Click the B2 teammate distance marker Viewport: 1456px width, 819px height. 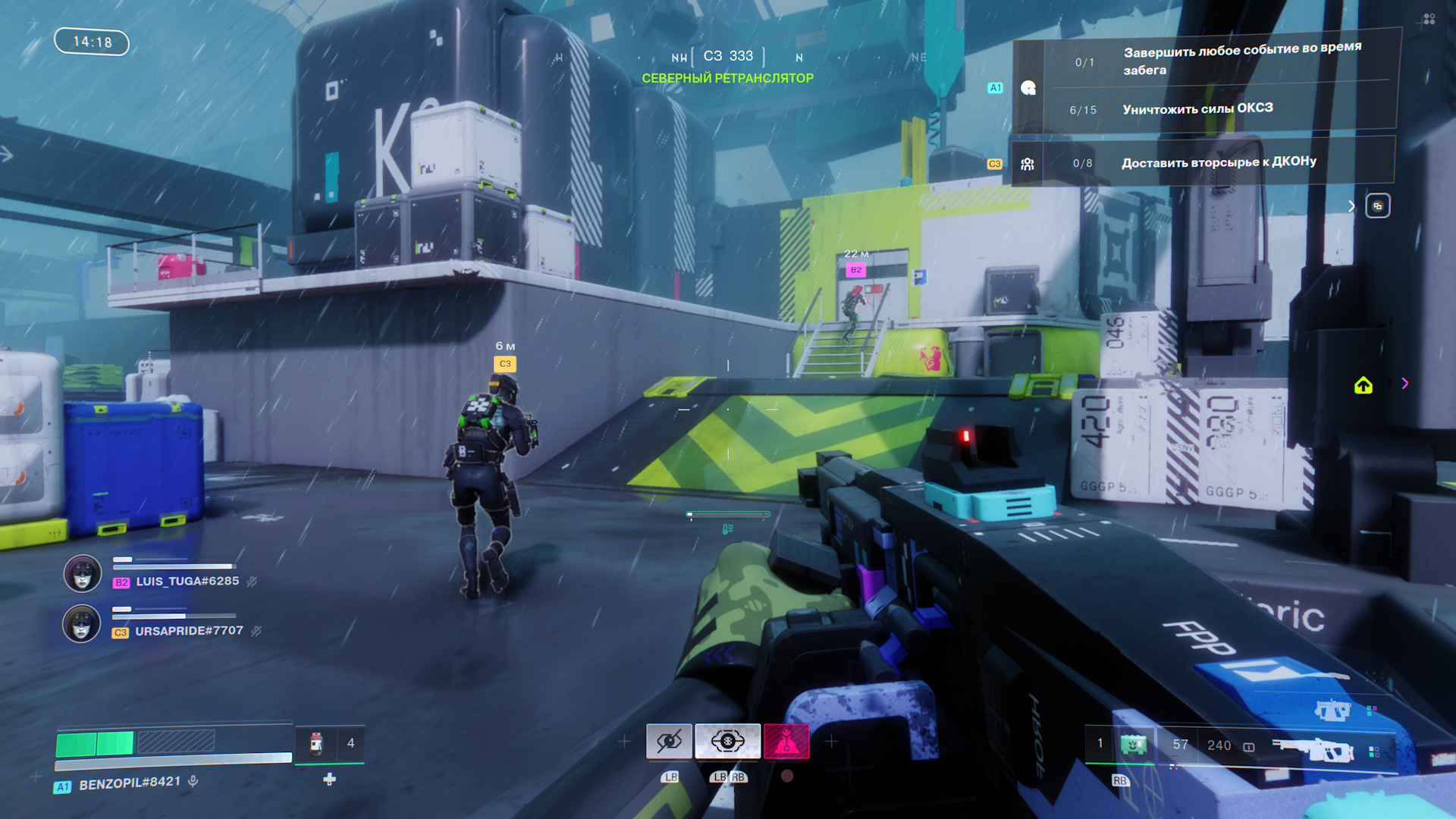pos(855,270)
